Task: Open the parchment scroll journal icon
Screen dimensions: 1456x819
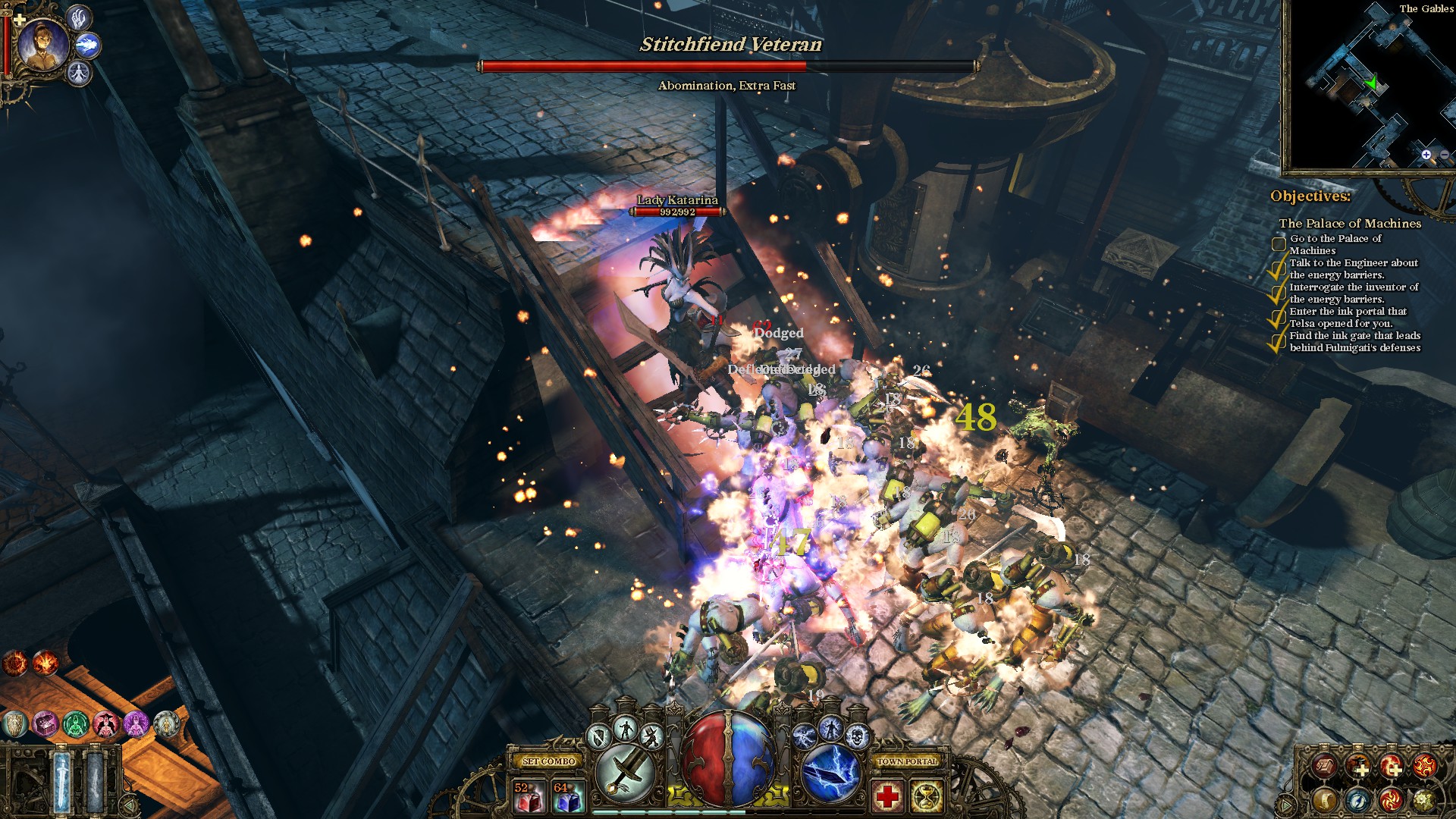Action: 1325,799
